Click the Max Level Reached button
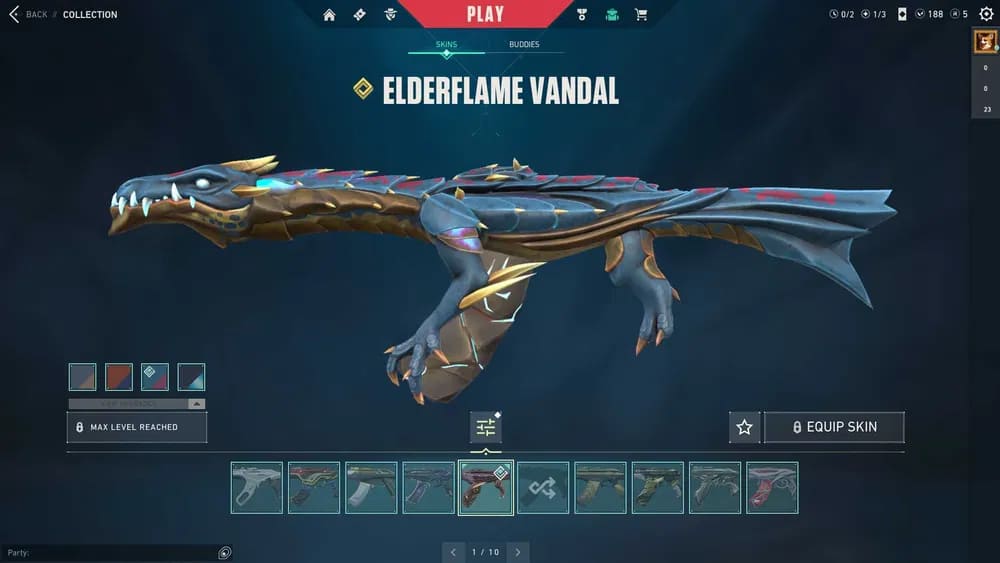 (x=137, y=427)
